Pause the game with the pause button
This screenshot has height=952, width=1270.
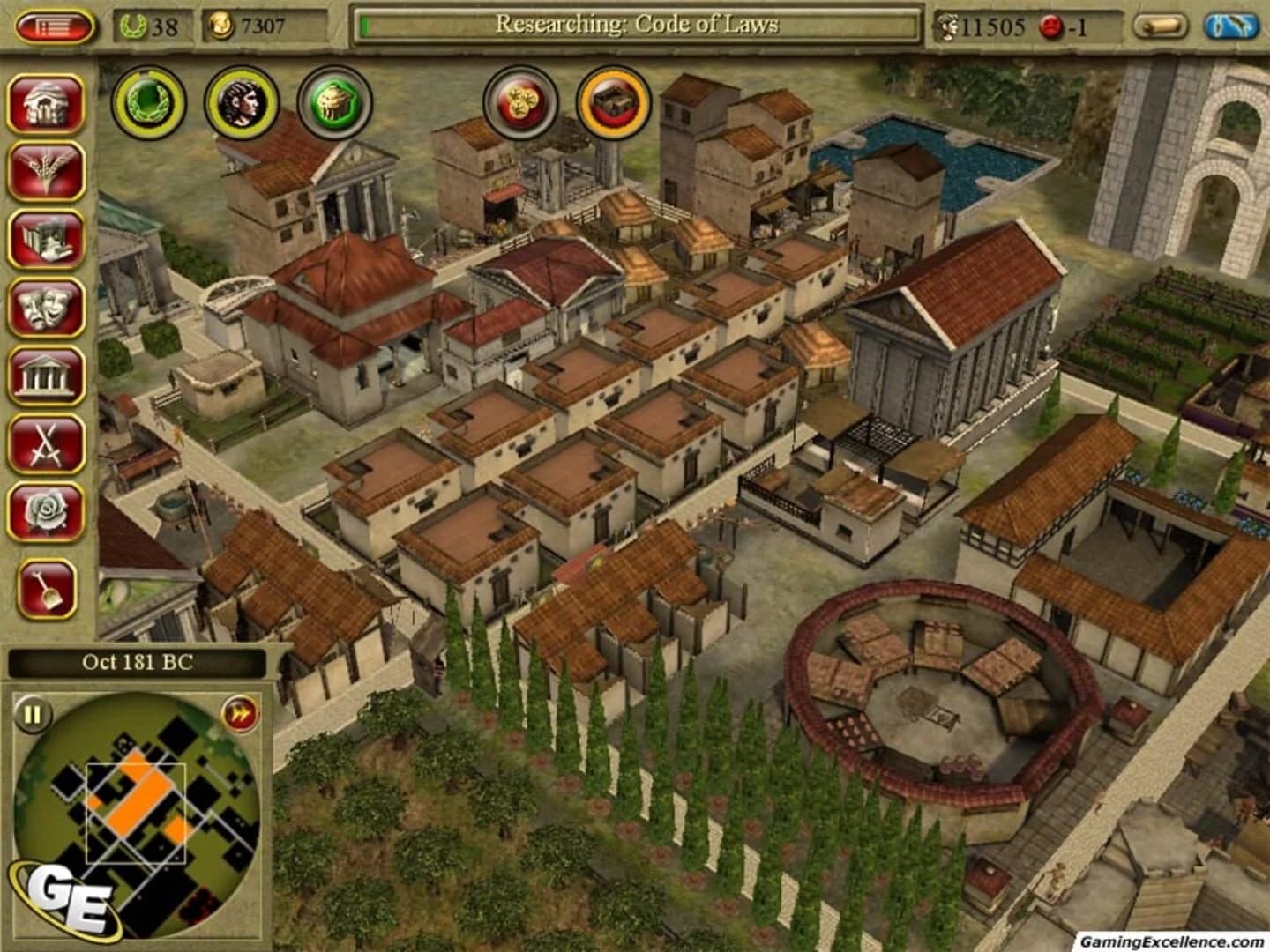coord(31,715)
